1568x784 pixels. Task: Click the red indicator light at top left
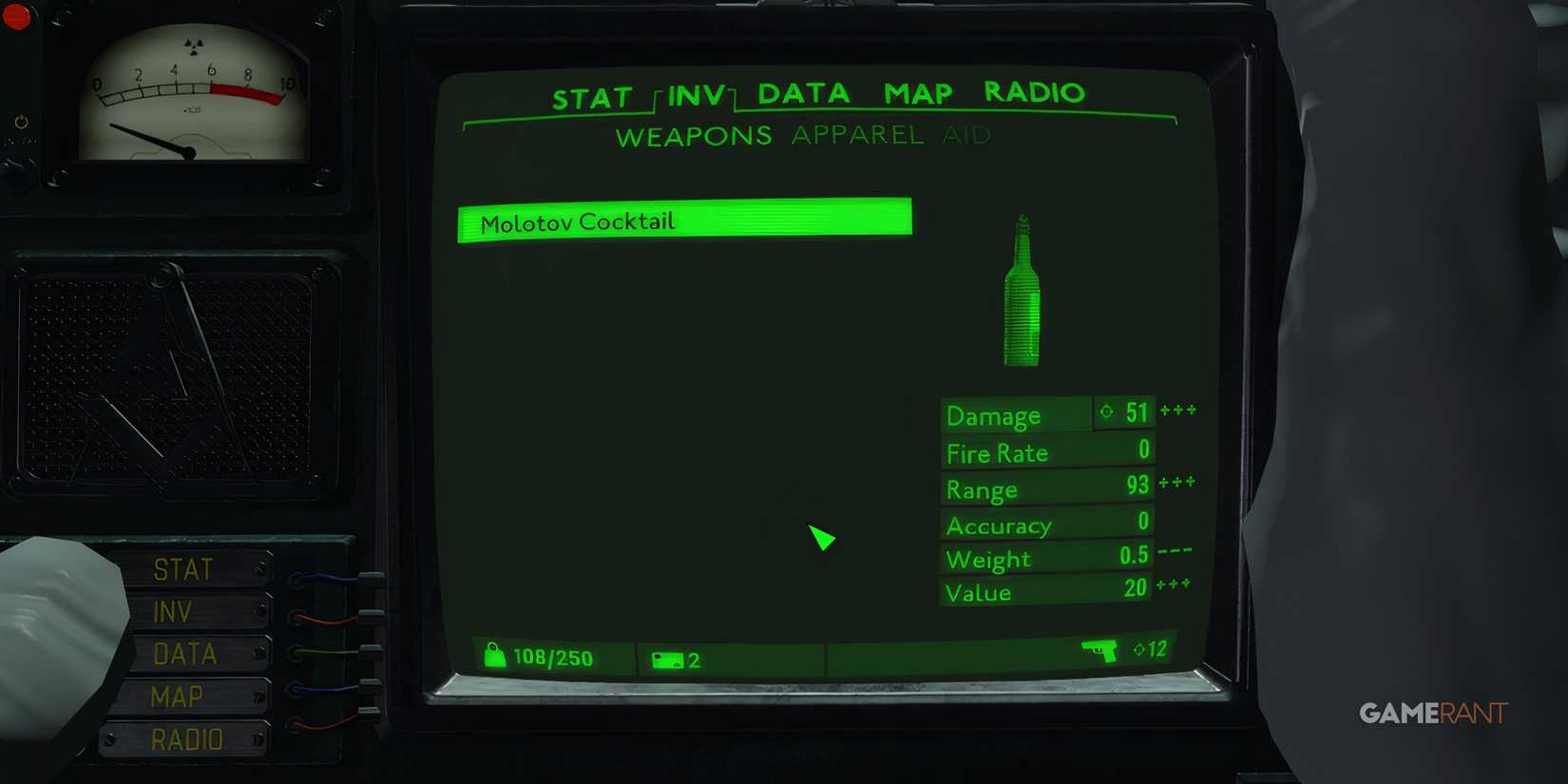[15, 17]
